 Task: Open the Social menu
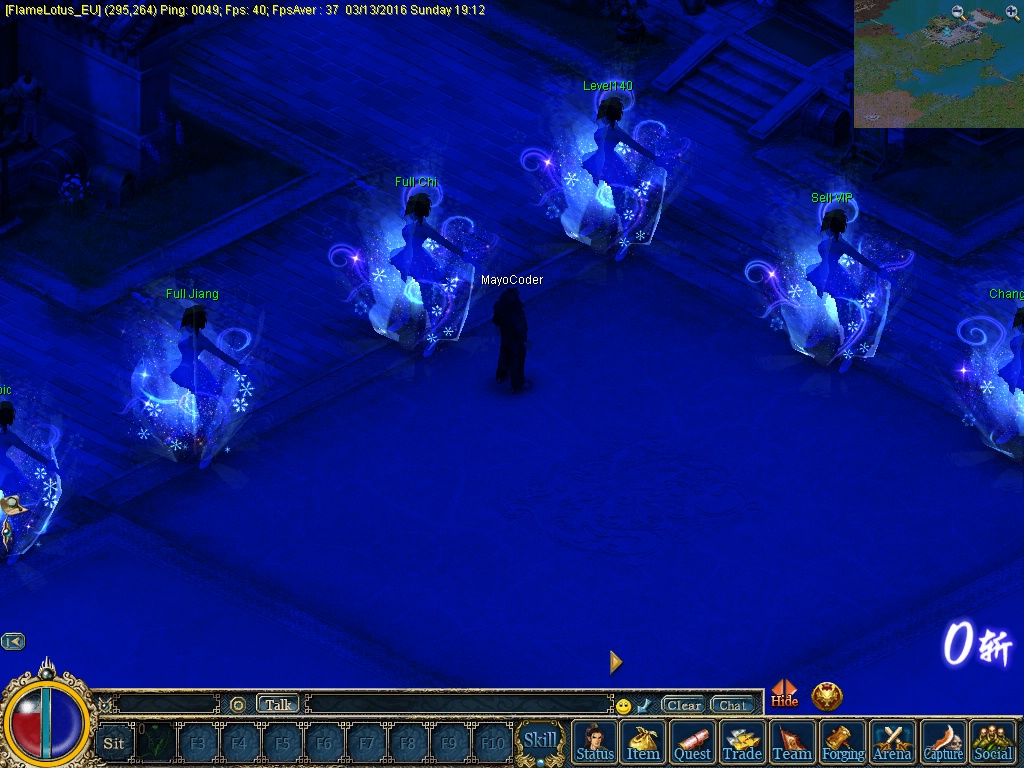tap(993, 742)
